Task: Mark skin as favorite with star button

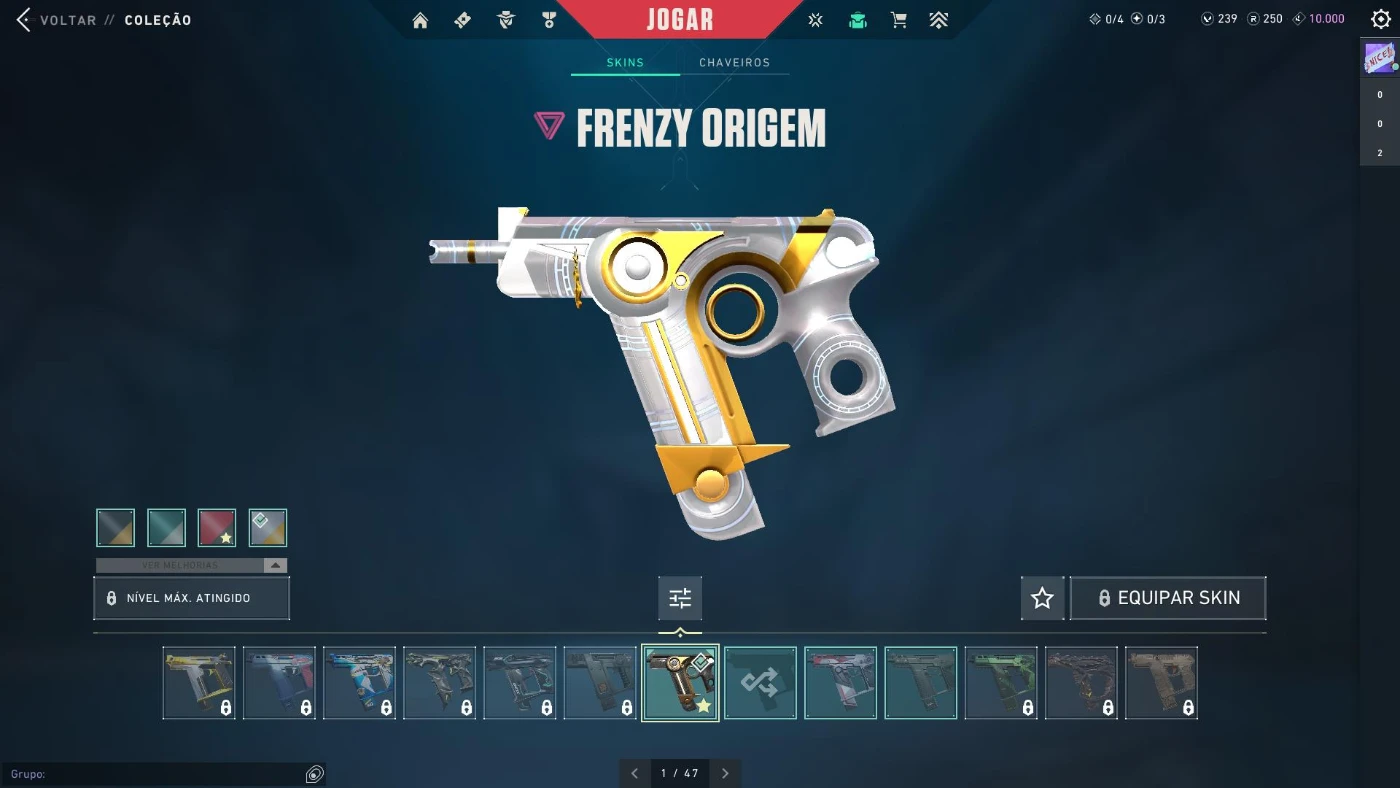Action: (x=1042, y=598)
